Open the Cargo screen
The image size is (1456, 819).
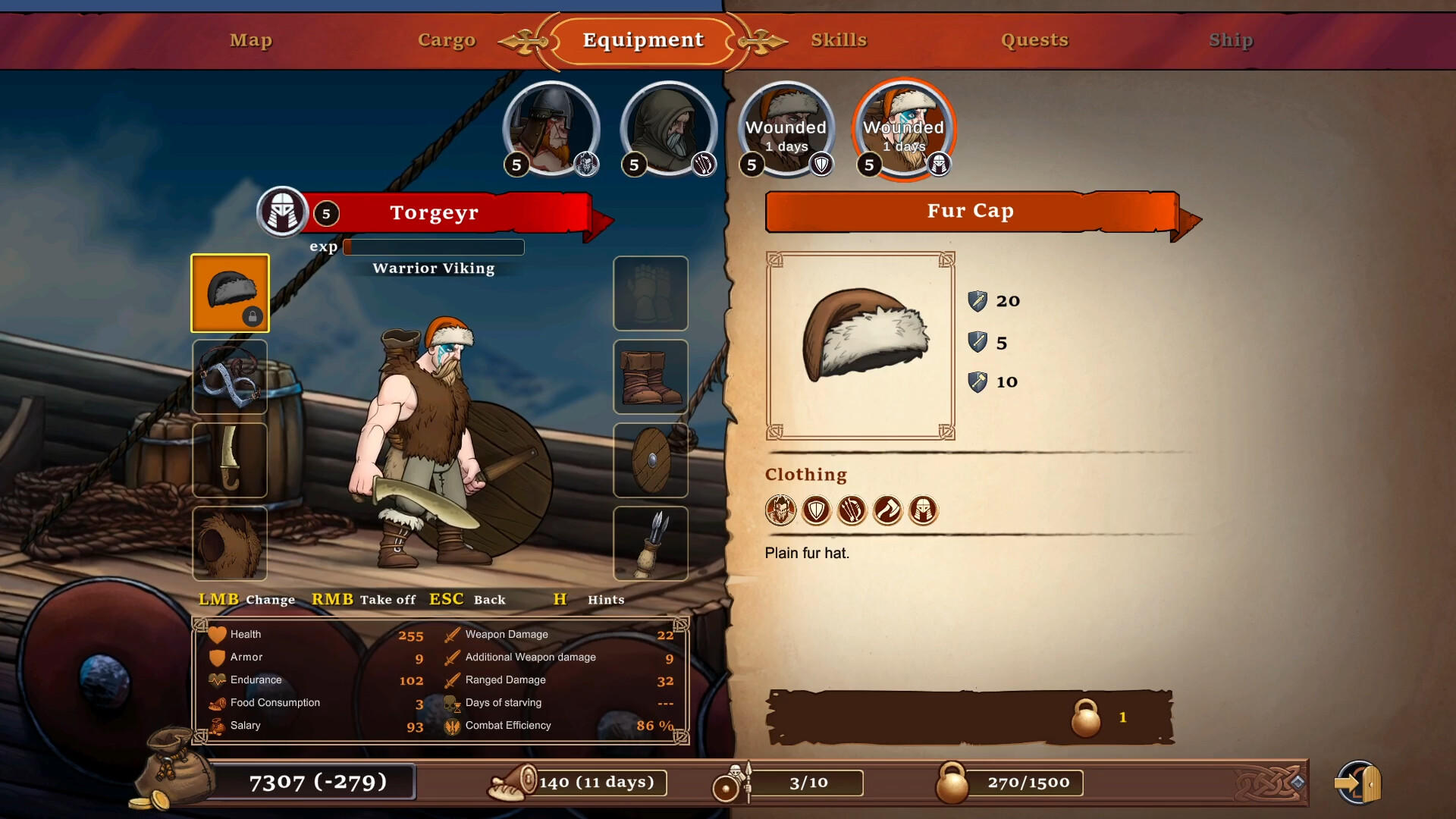(447, 40)
